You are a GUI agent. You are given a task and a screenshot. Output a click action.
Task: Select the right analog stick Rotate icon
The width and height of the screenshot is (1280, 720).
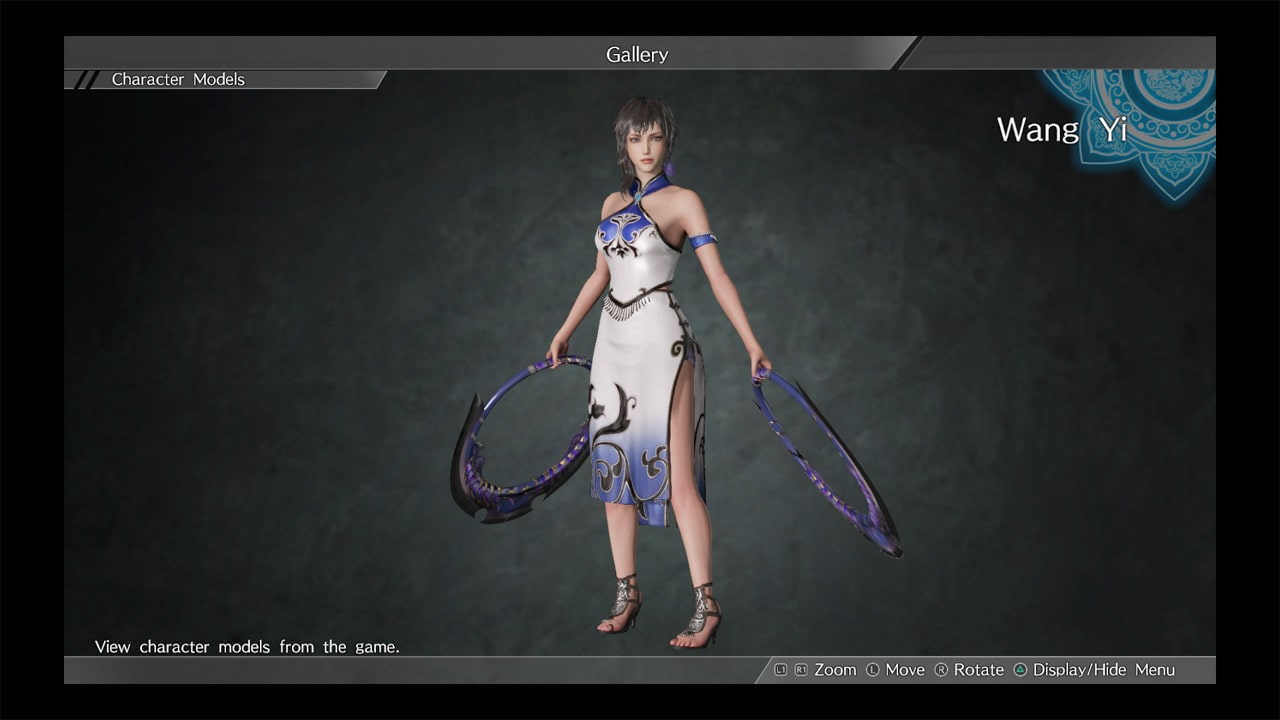[x=943, y=670]
